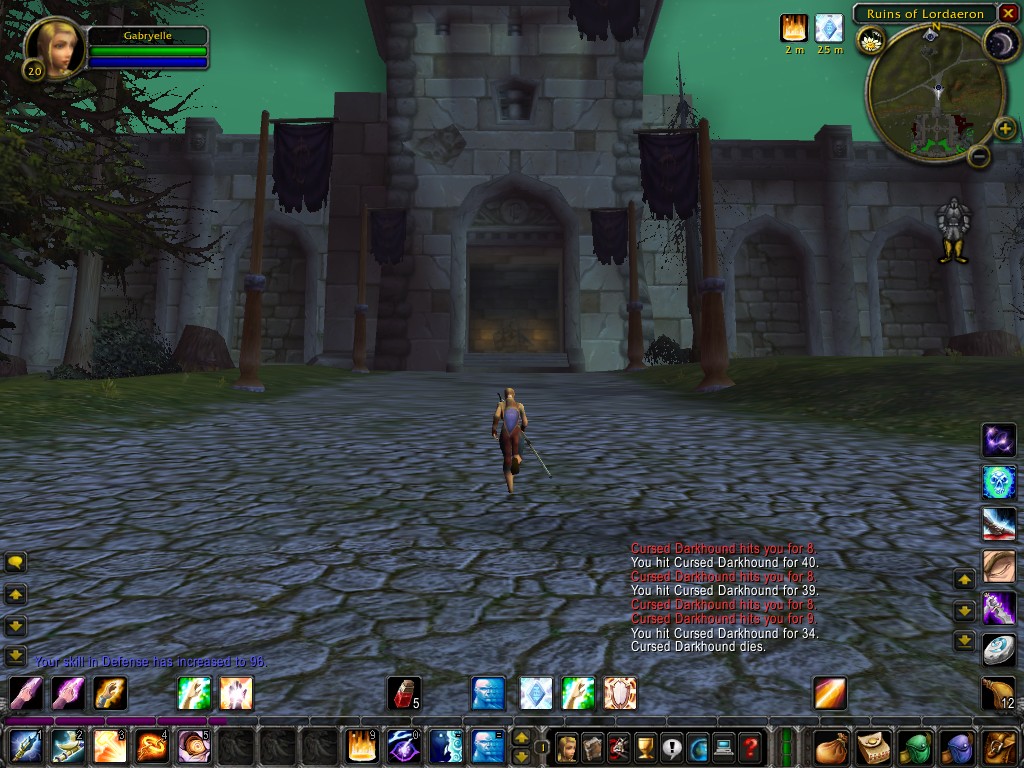Open the chat speech bubble button
This screenshot has height=768, width=1024.
[x=15, y=562]
